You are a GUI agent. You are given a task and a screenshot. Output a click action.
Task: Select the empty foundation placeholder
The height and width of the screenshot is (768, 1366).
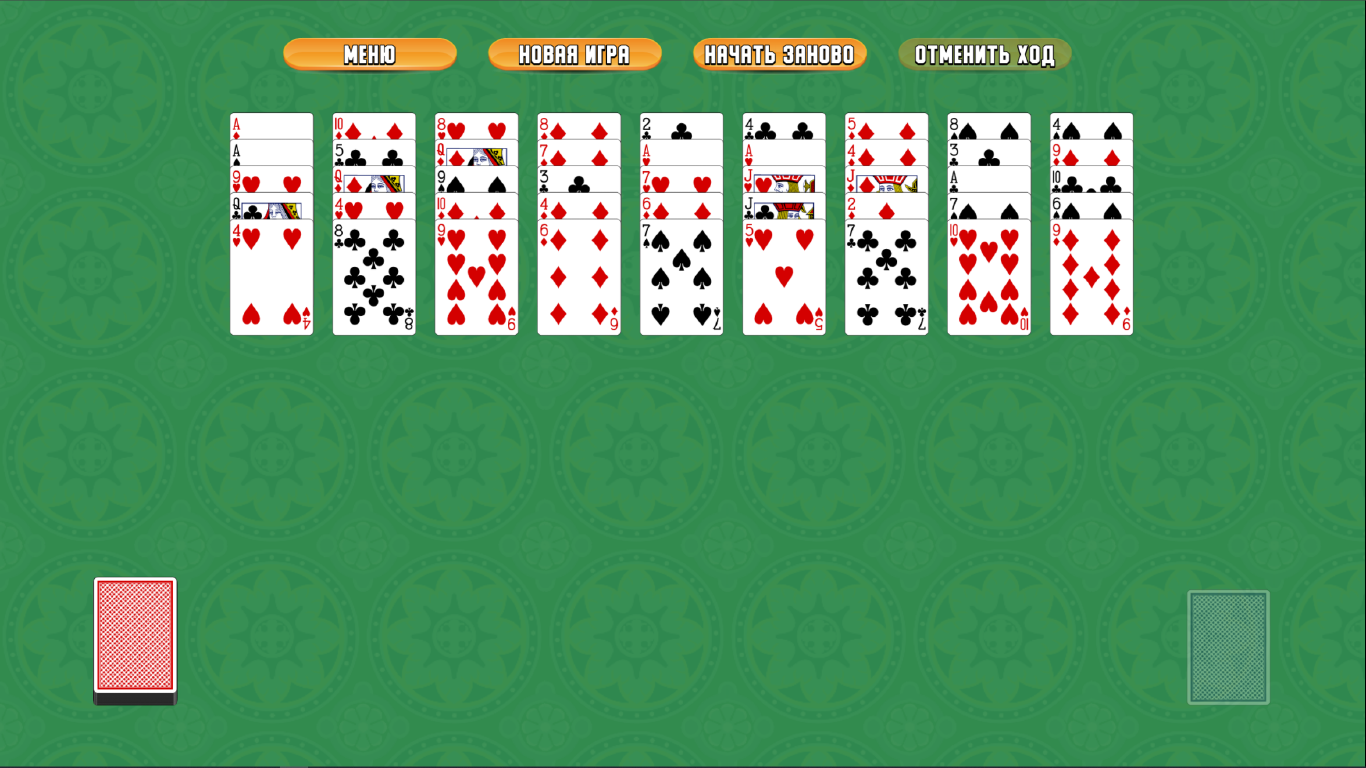[1228, 646]
